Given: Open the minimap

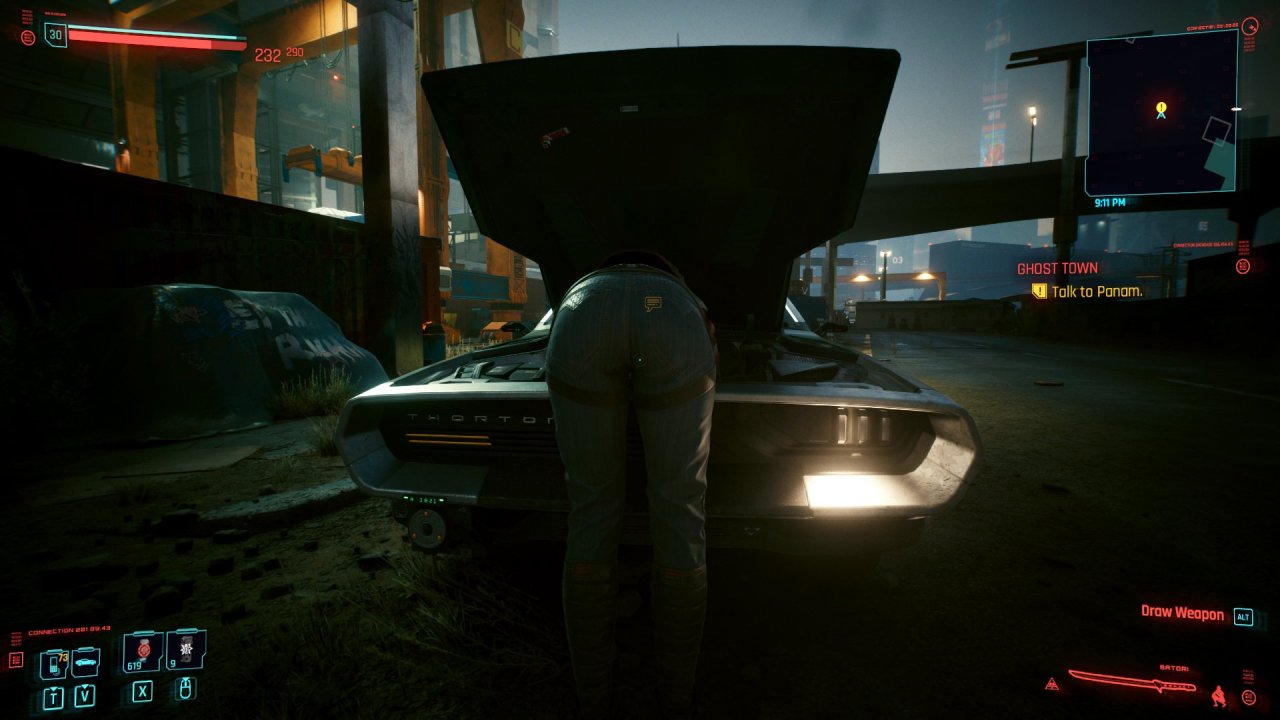Looking at the screenshot, I should [1161, 112].
